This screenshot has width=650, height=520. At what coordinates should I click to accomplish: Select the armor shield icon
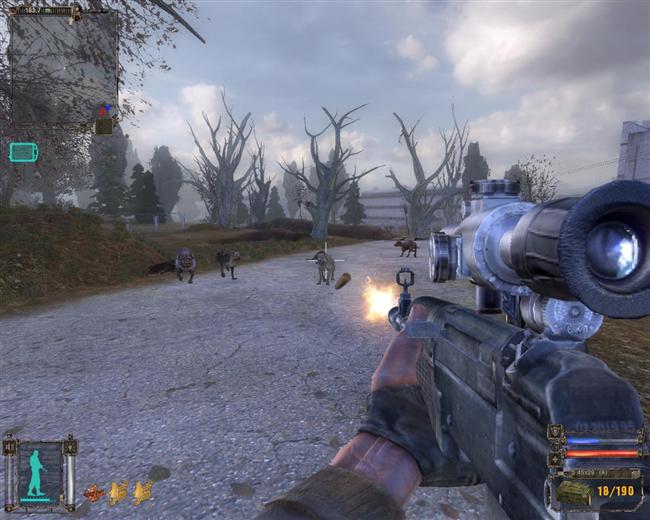point(556,433)
